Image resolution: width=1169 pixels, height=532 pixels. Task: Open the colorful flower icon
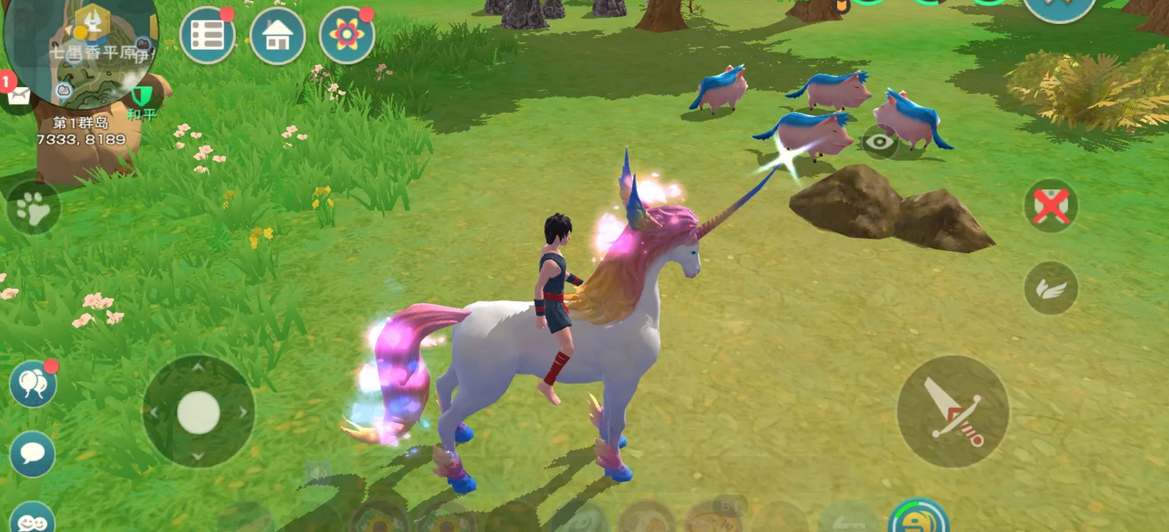[347, 35]
